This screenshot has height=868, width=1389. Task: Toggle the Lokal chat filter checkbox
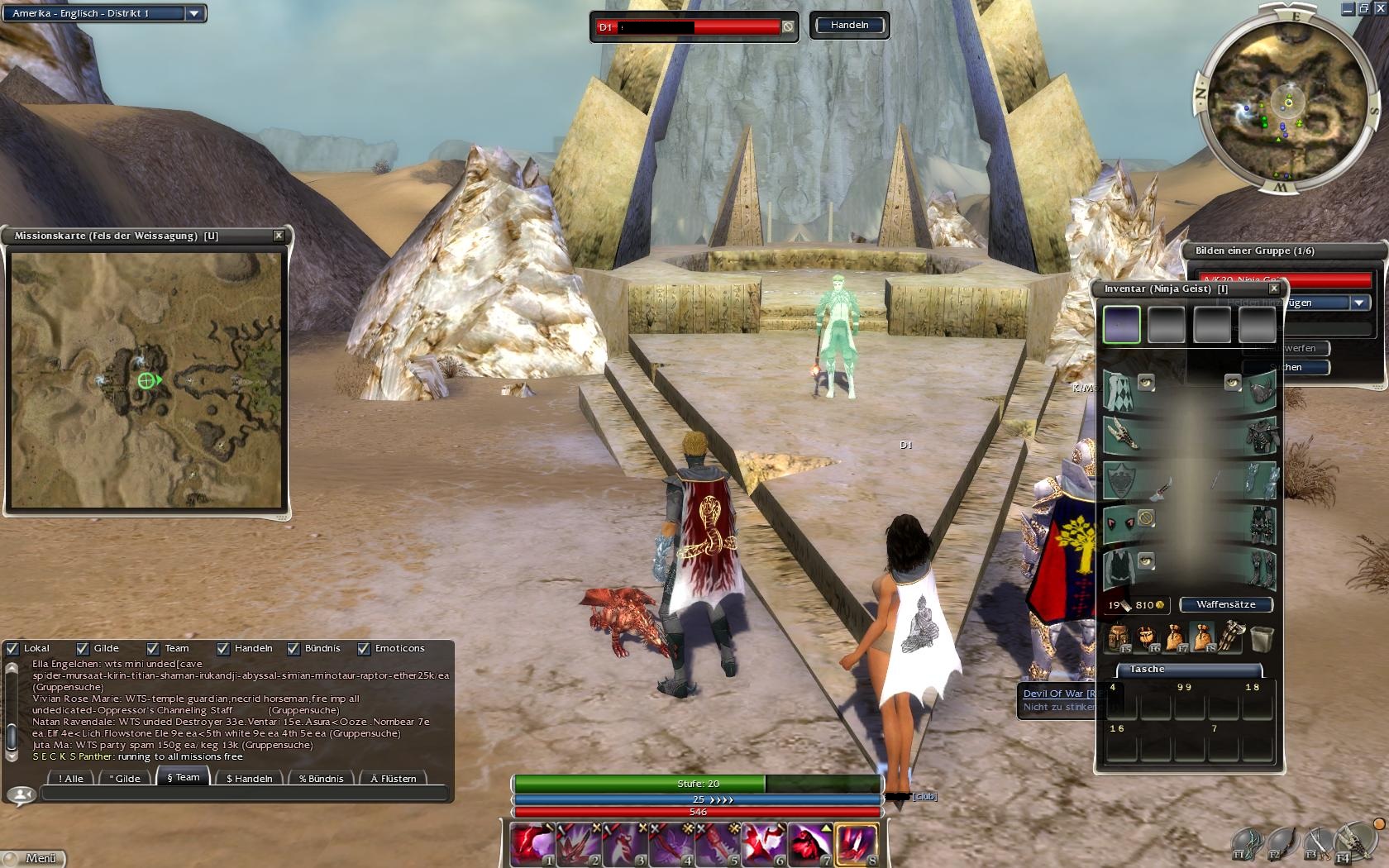coord(12,649)
